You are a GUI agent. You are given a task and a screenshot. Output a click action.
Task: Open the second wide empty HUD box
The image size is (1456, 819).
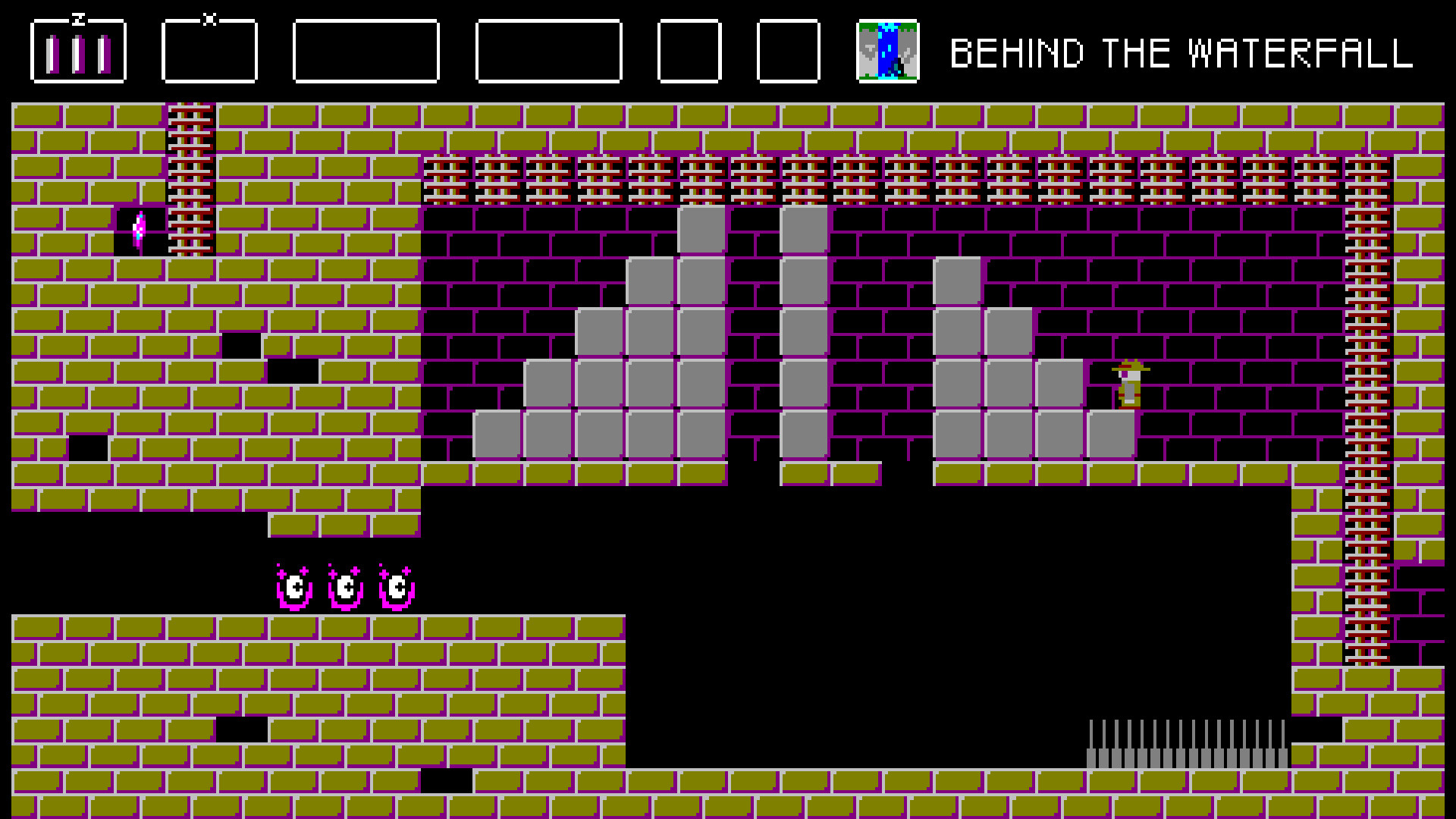pyautogui.click(x=551, y=52)
